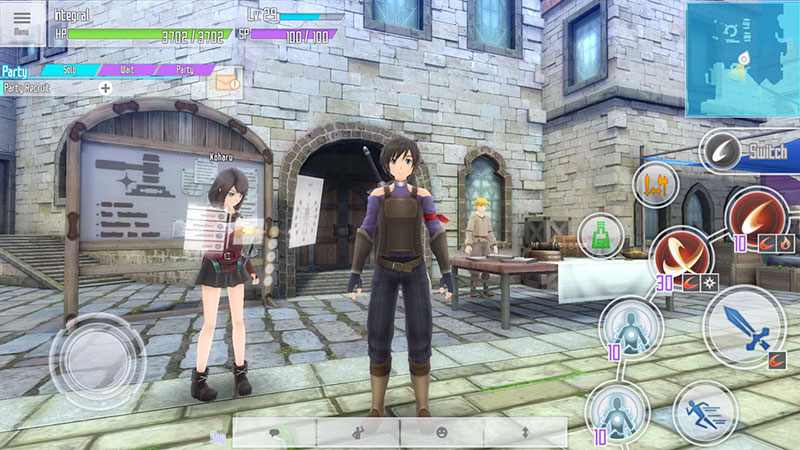800x450 pixels.
Task: Open the mail envelope notification
Action: point(227,84)
